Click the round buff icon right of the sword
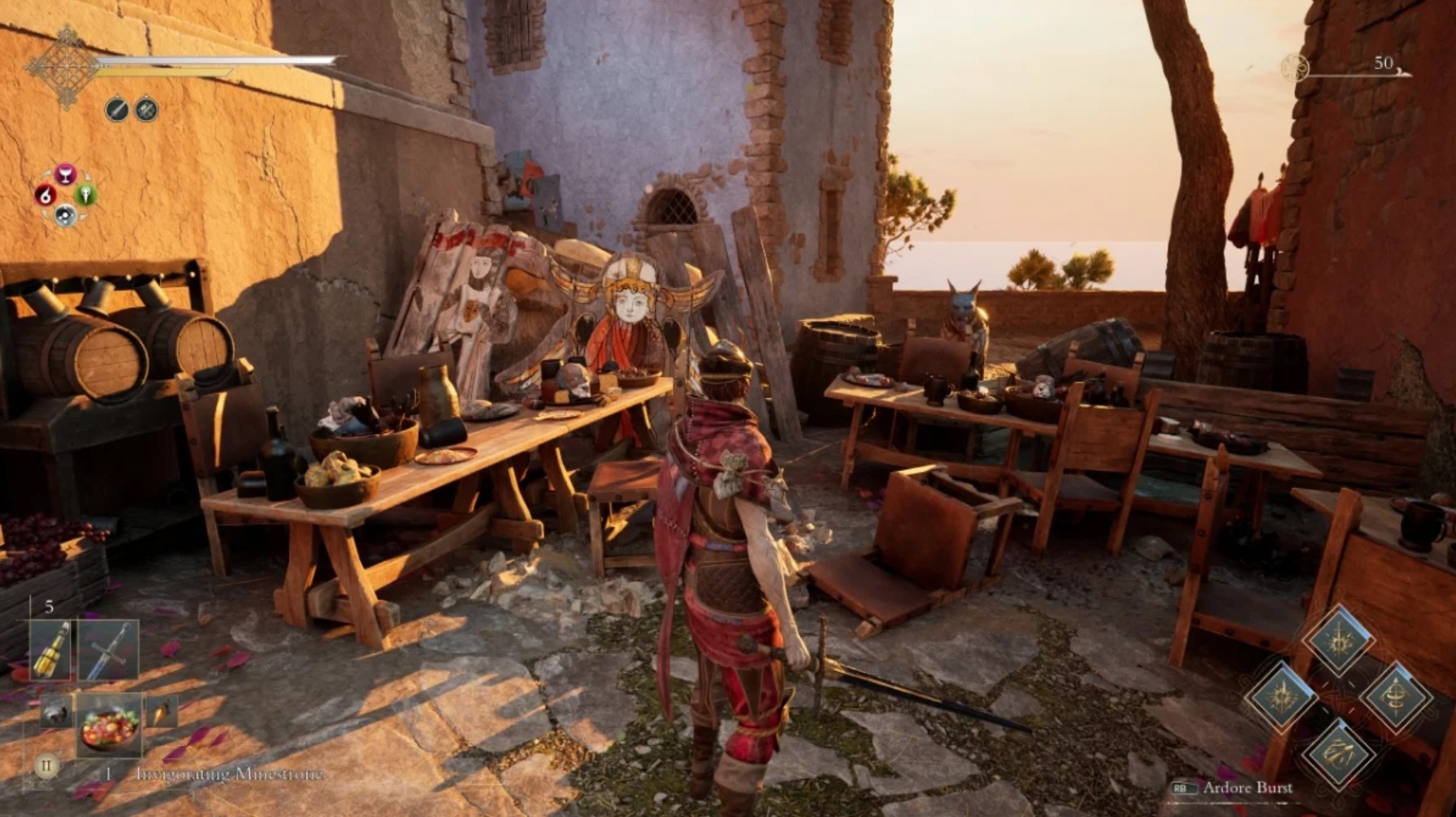The image size is (1456, 817). click(146, 109)
